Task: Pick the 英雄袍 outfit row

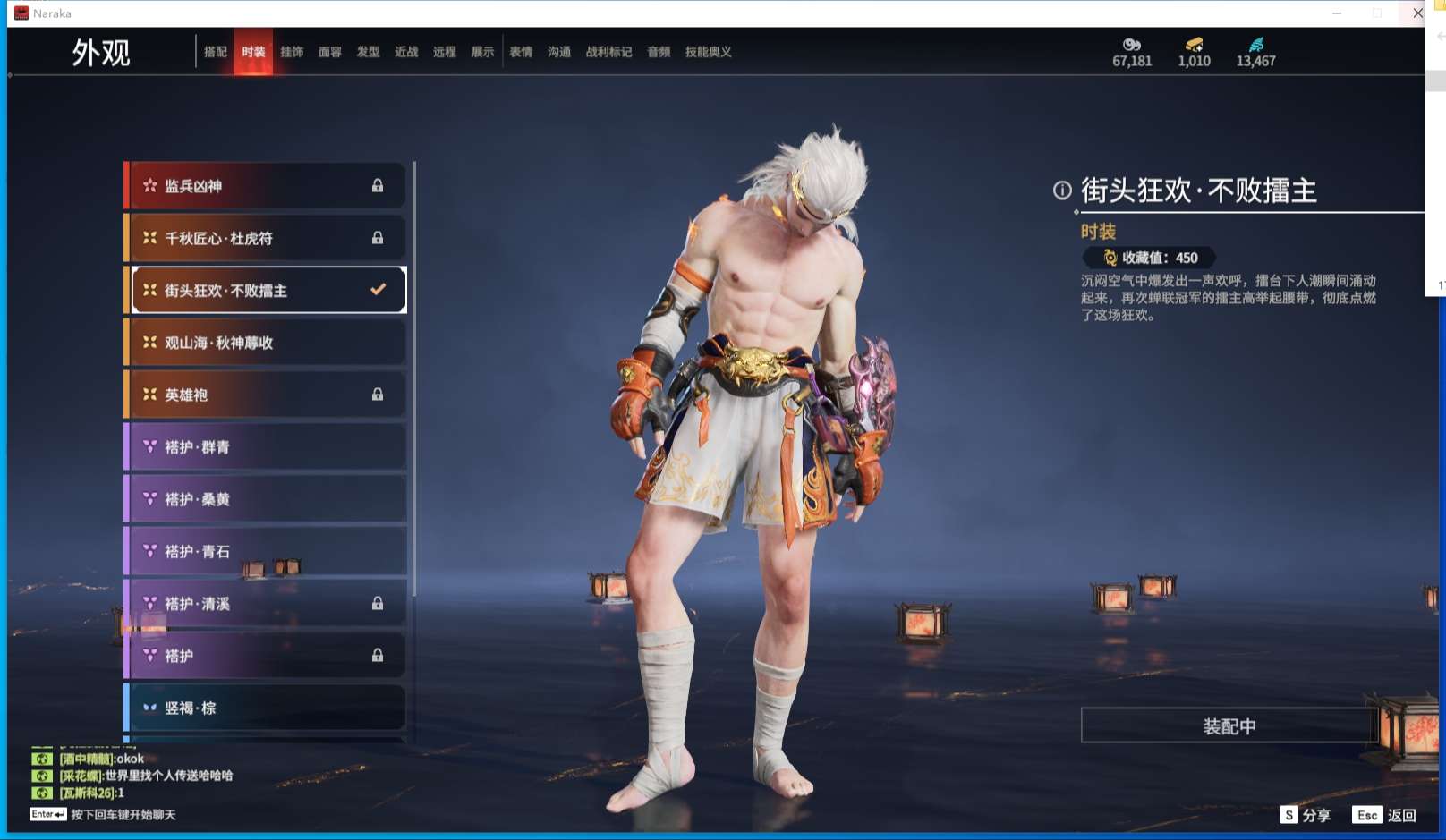Action: [266, 395]
